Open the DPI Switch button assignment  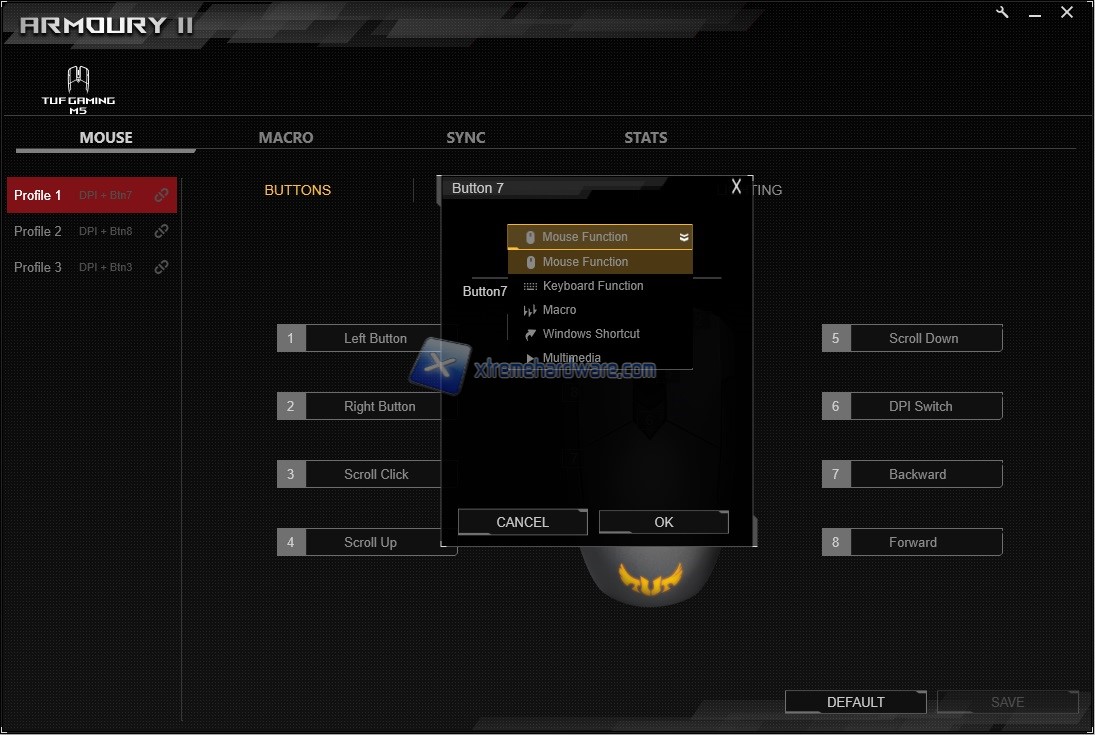point(920,406)
